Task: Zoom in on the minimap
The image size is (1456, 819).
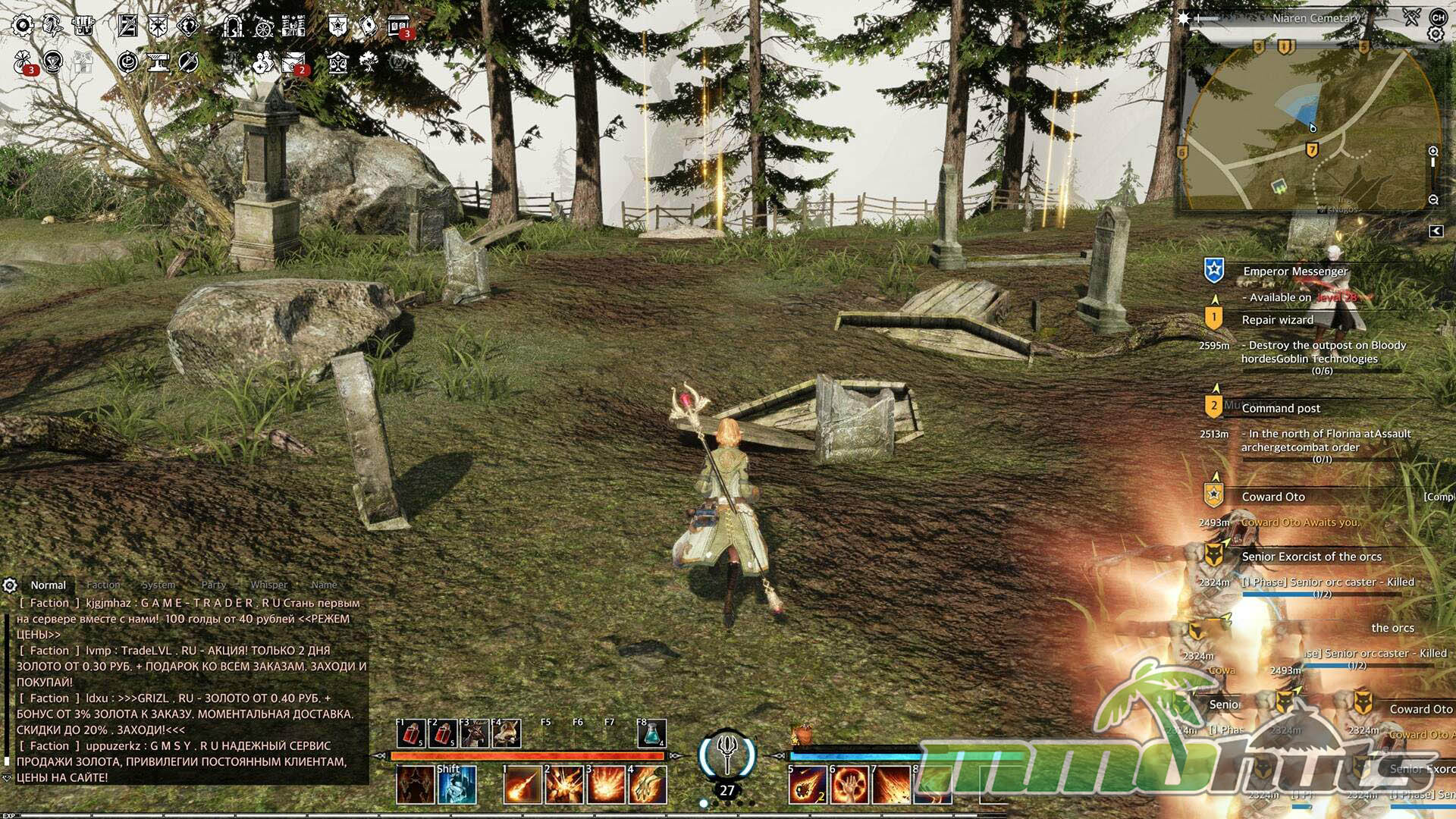Action: 1433,152
